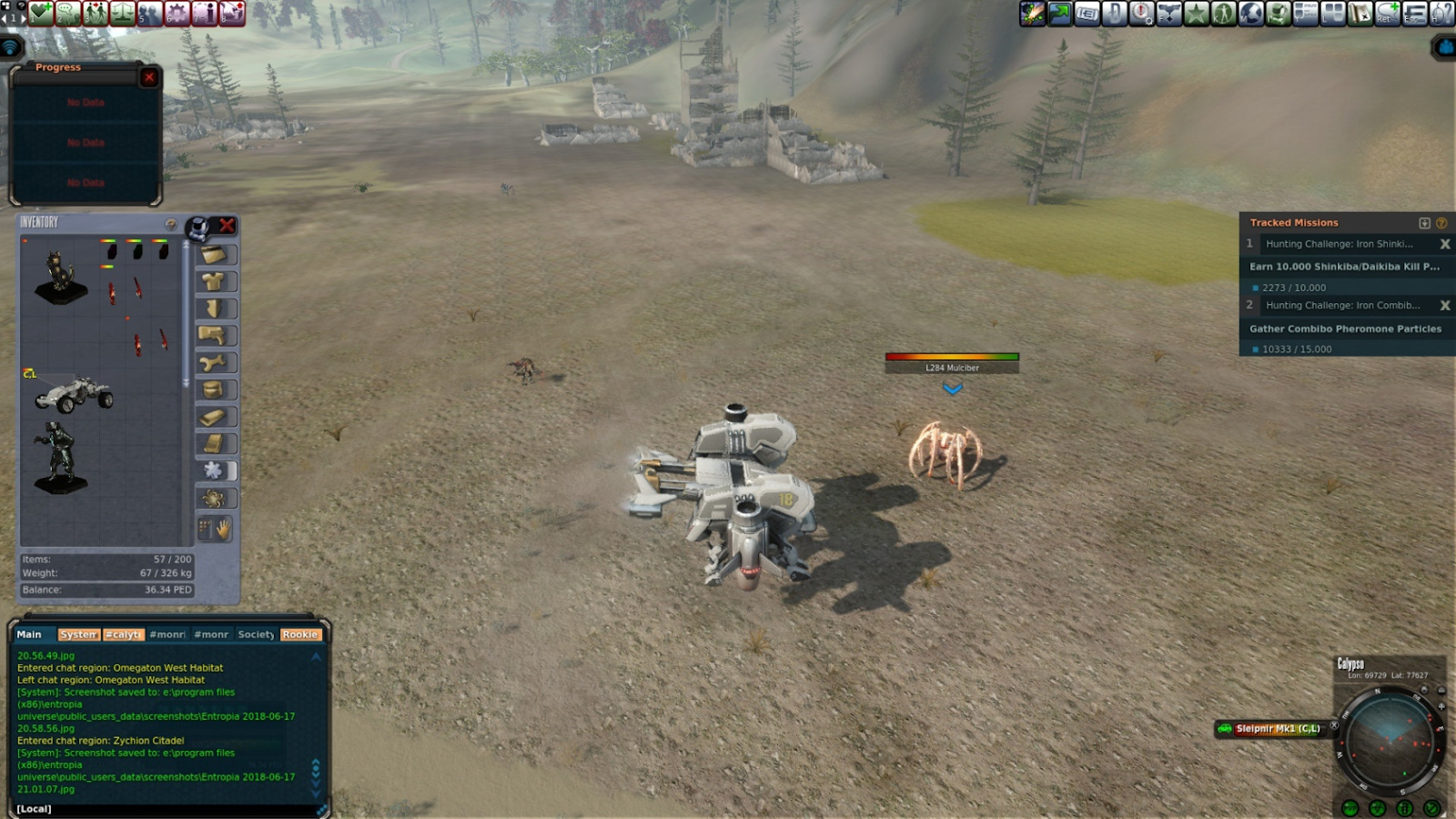
Task: Remove tracked Iron Combibo hunting challenge
Action: pyautogui.click(x=1444, y=306)
